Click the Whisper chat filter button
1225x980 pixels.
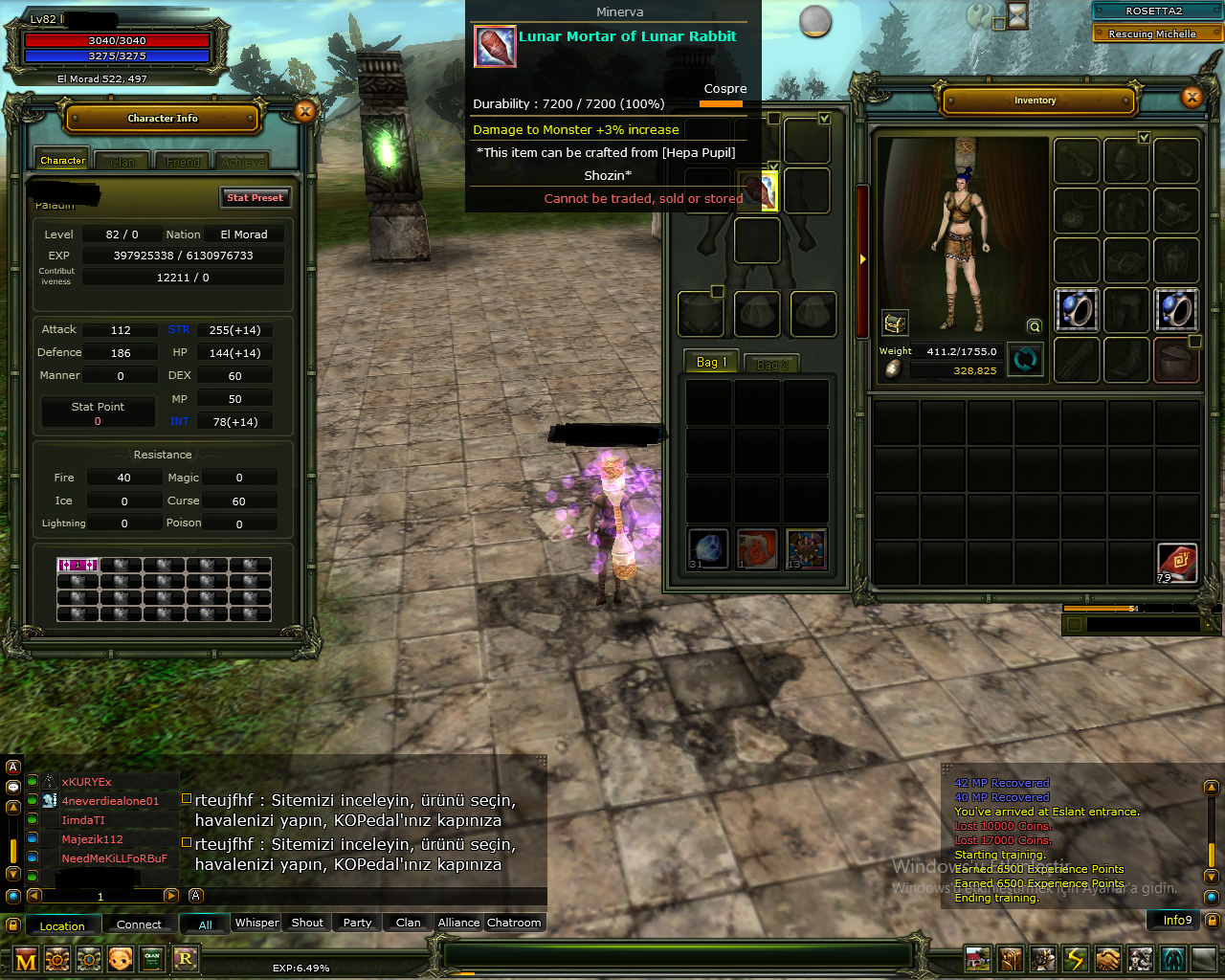pyautogui.click(x=256, y=923)
